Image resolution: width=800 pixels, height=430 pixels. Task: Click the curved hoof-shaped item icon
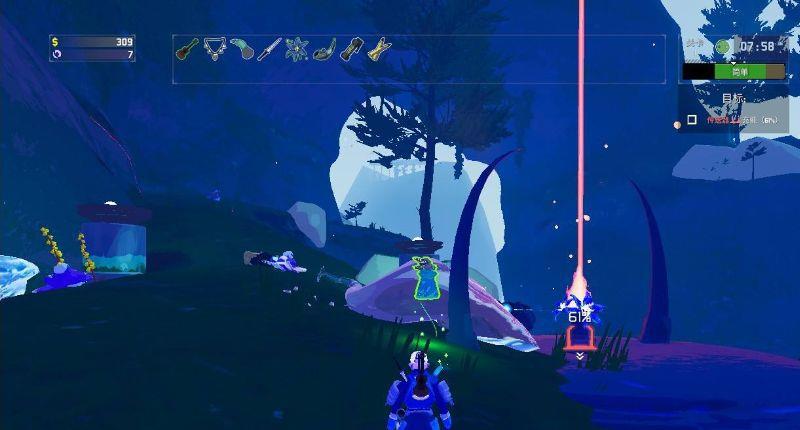(x=322, y=49)
